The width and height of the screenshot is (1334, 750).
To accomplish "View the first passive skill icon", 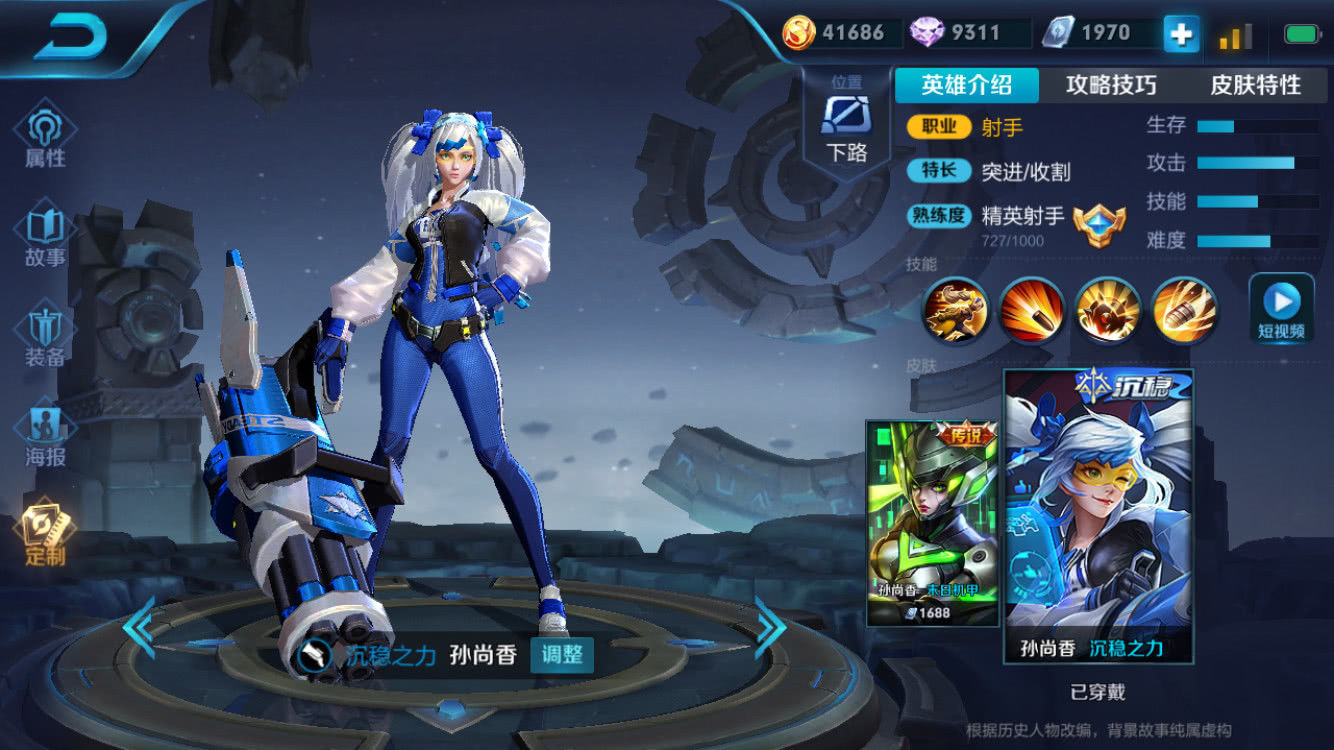I will (955, 310).
